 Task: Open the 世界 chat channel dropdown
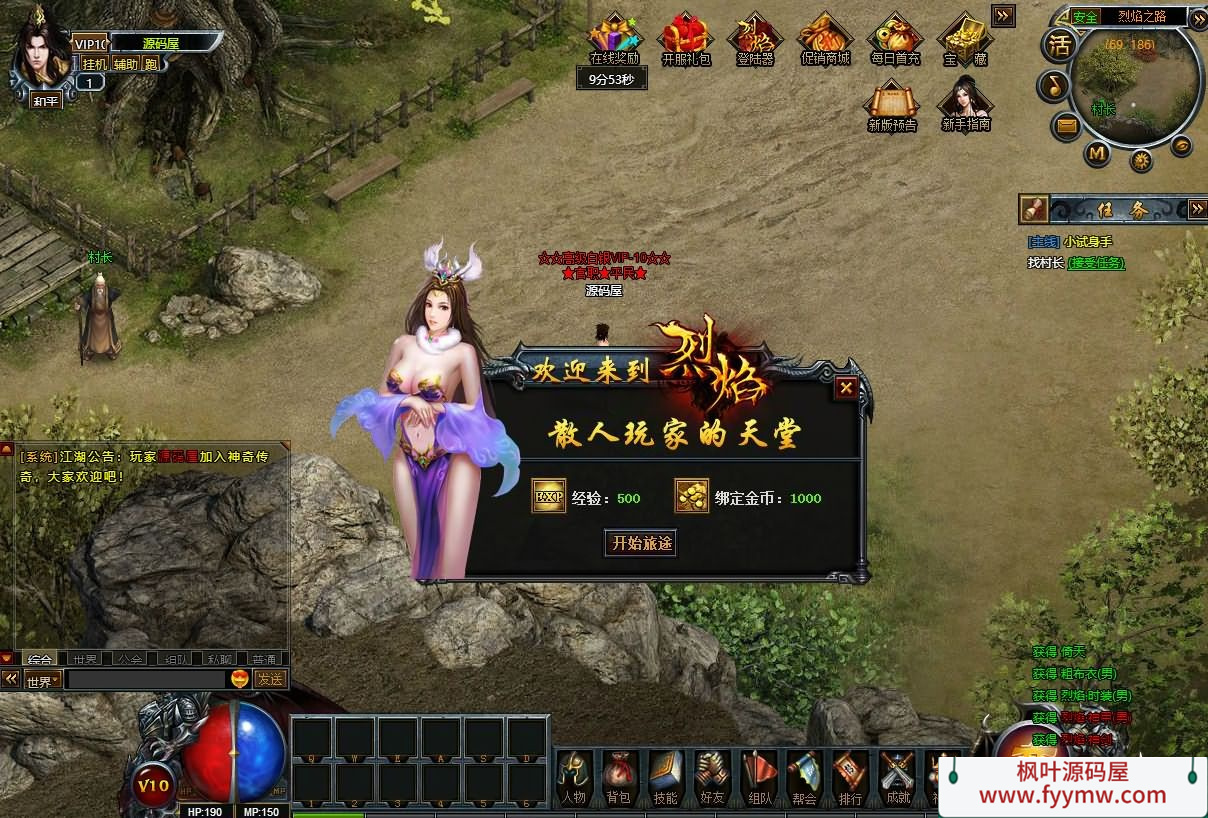click(43, 680)
